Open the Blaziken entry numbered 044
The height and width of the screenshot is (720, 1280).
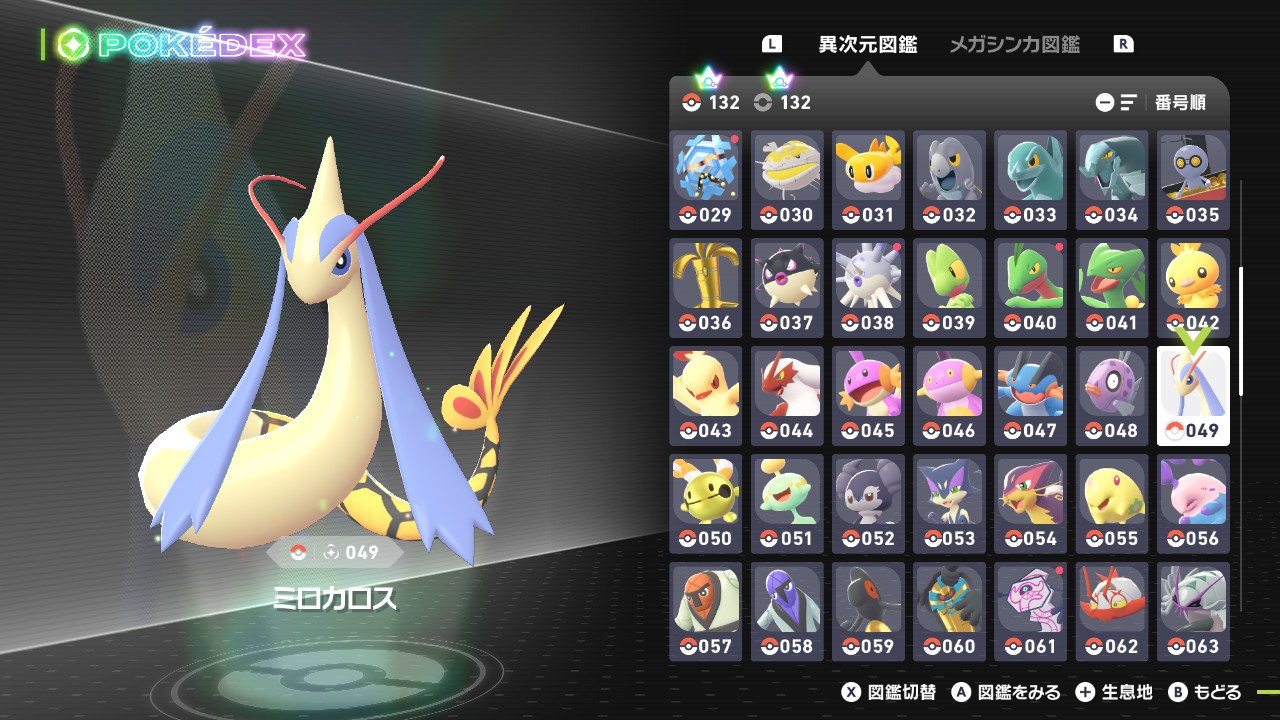click(787, 396)
